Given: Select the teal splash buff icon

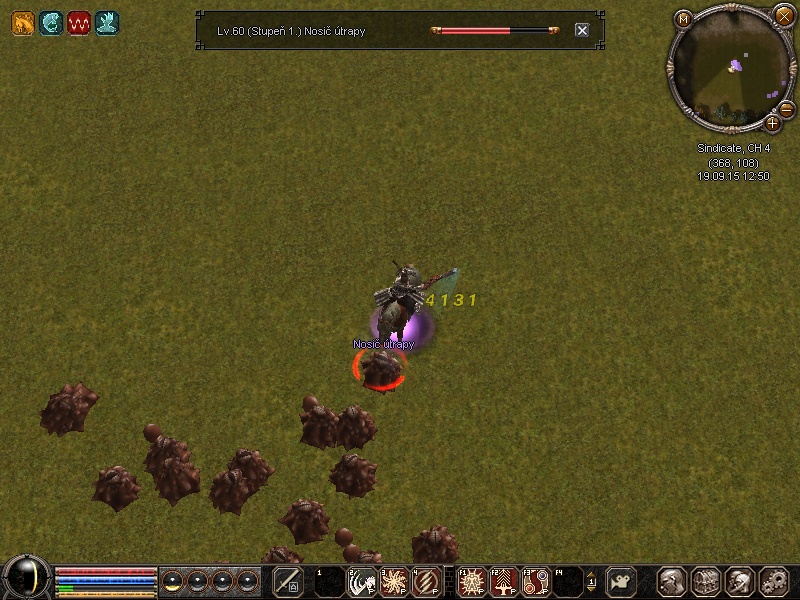Looking at the screenshot, I should tap(107, 22).
